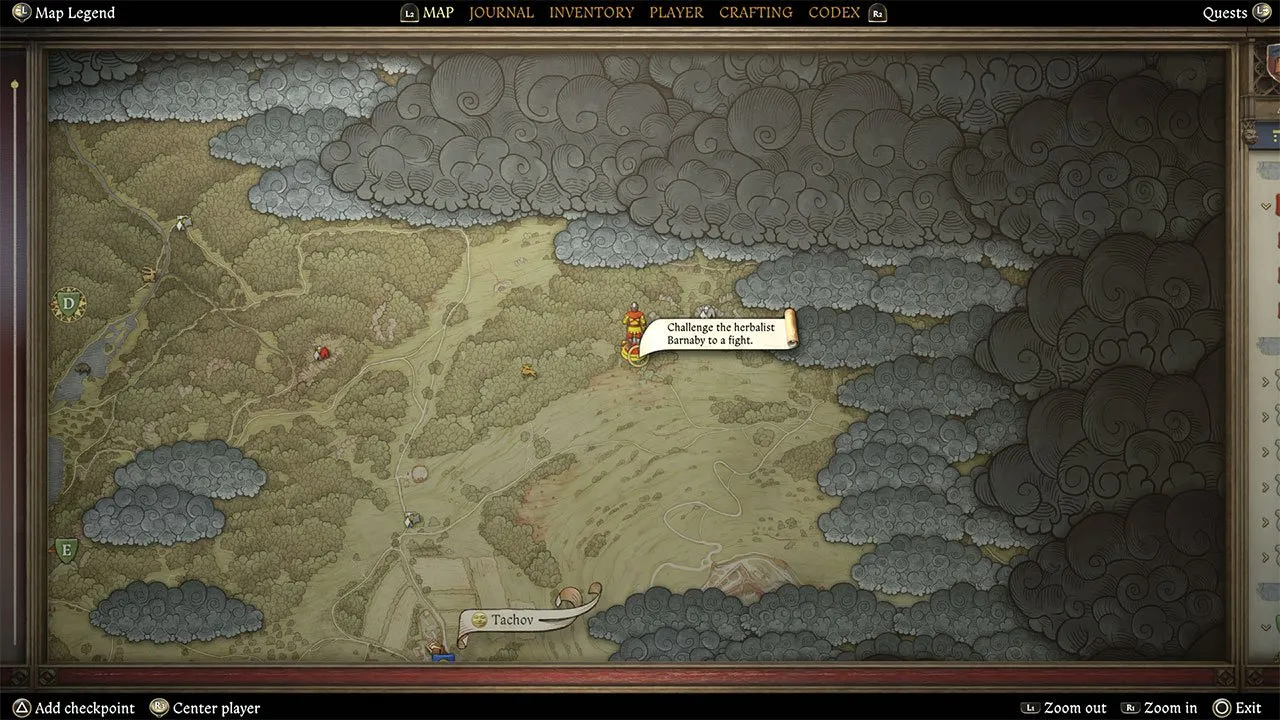Image resolution: width=1280 pixels, height=720 pixels.
Task: Open the Codex tab
Action: tap(834, 13)
